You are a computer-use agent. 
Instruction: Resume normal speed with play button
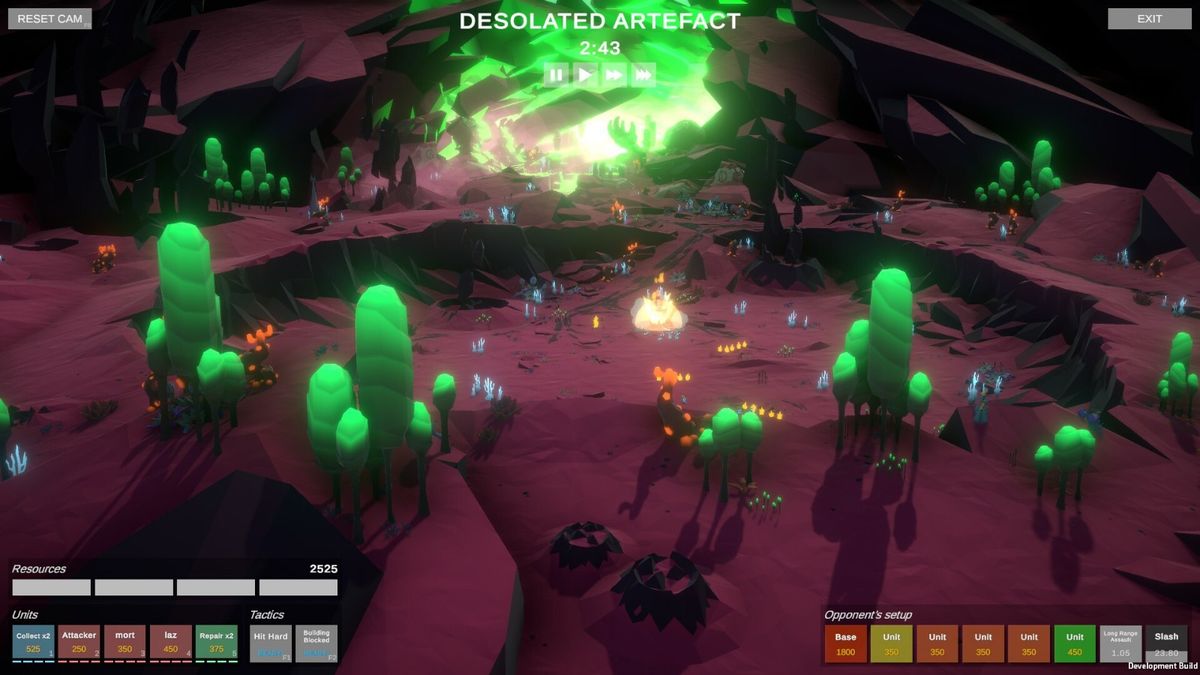point(586,74)
